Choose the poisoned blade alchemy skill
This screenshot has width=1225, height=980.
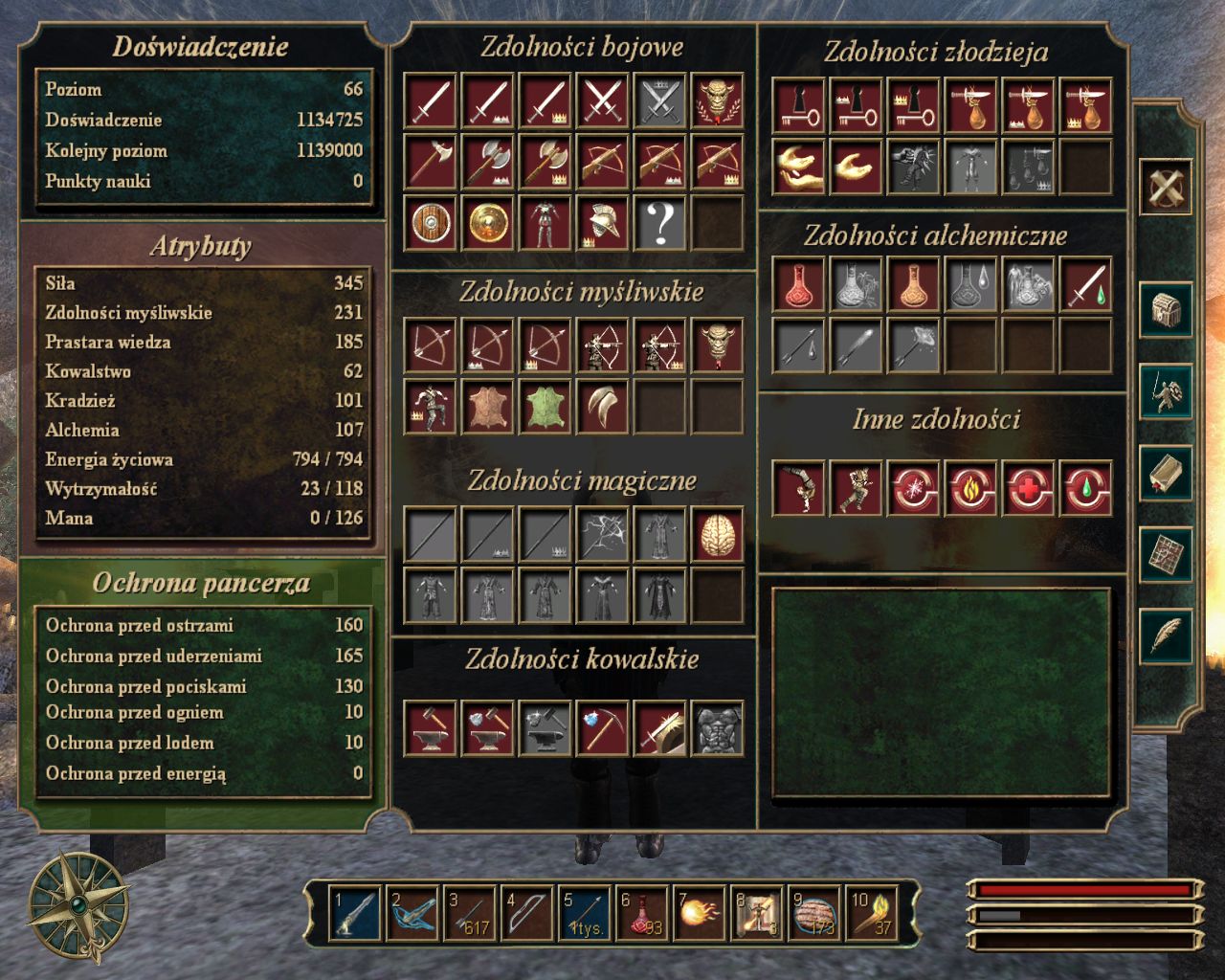[1086, 285]
